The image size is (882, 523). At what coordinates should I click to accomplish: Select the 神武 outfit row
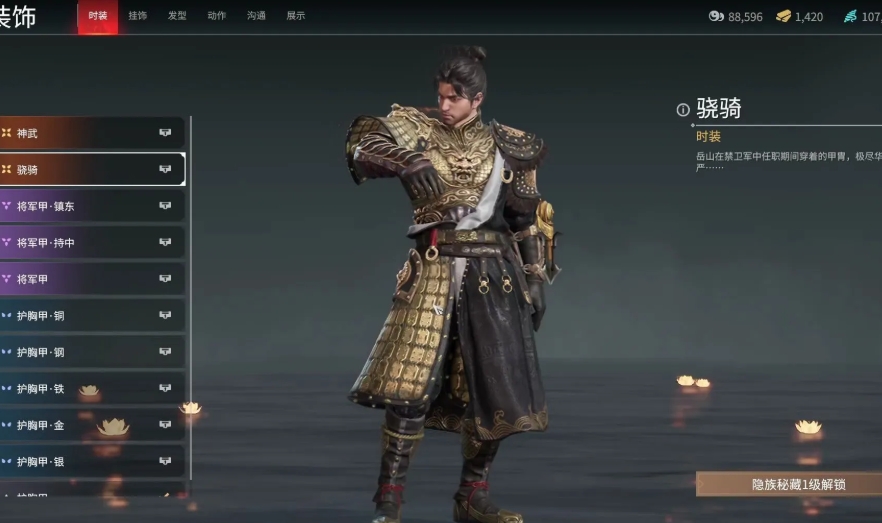tap(90, 133)
